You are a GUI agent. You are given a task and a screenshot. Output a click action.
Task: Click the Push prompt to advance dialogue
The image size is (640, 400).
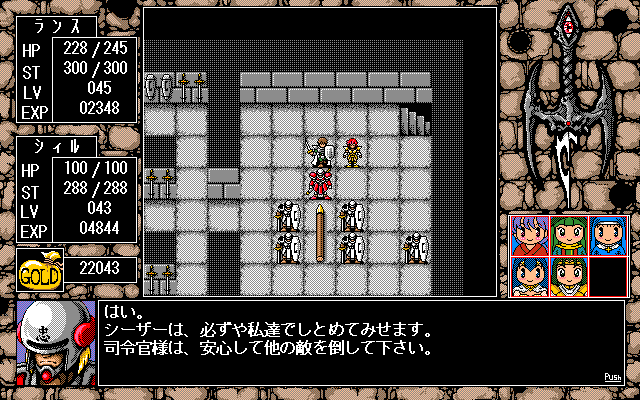tap(612, 377)
